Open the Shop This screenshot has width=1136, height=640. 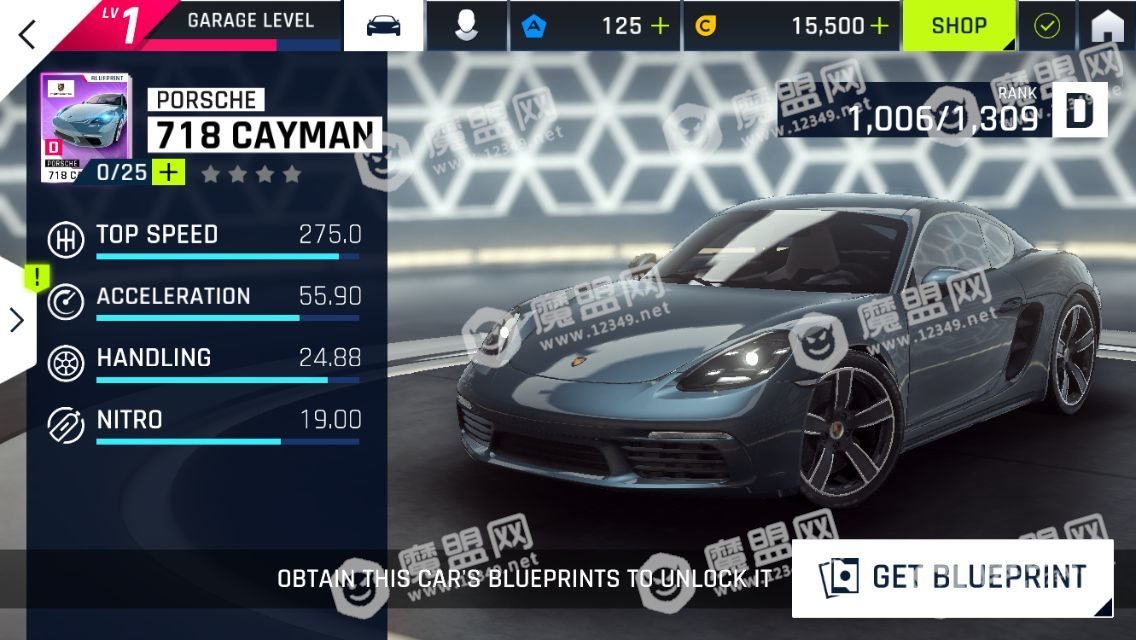tap(959, 26)
